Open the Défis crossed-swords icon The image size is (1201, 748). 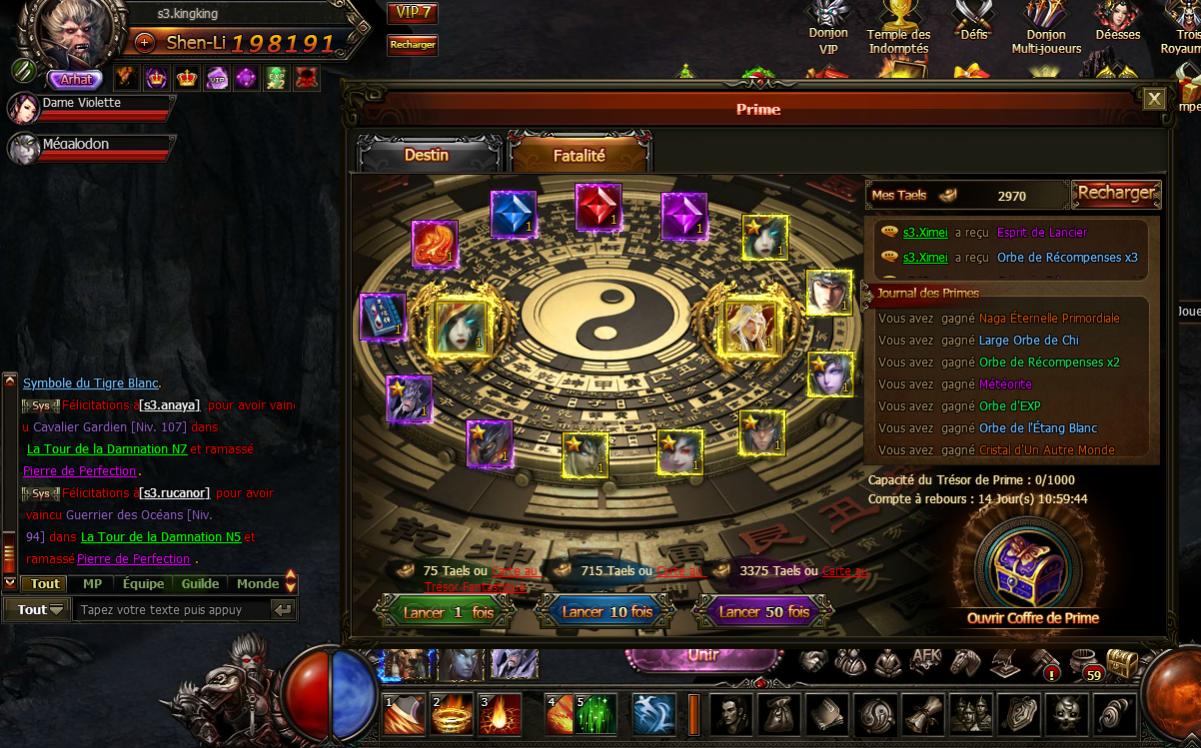[x=972, y=22]
